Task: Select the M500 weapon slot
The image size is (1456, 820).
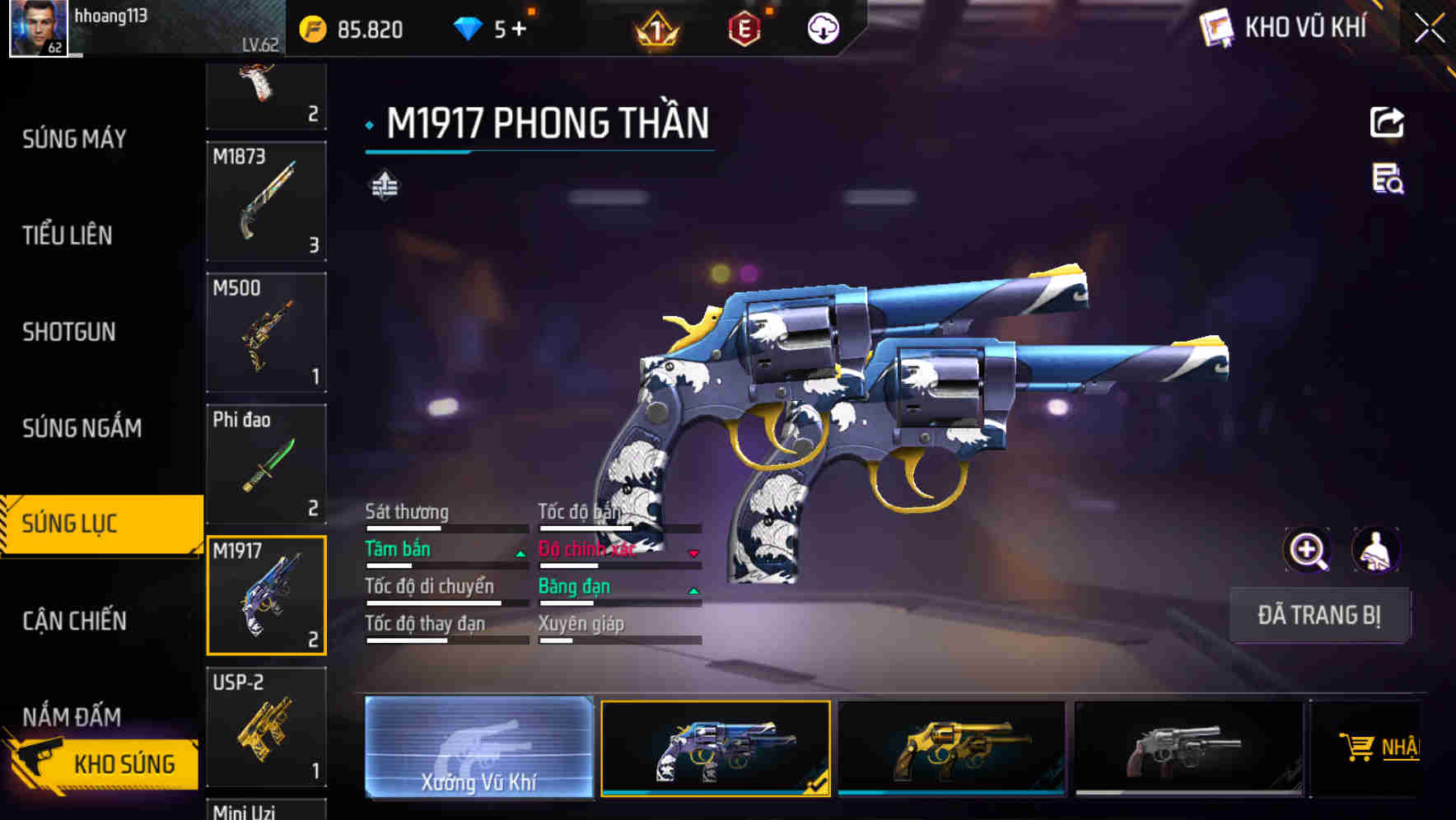Action: tap(266, 333)
